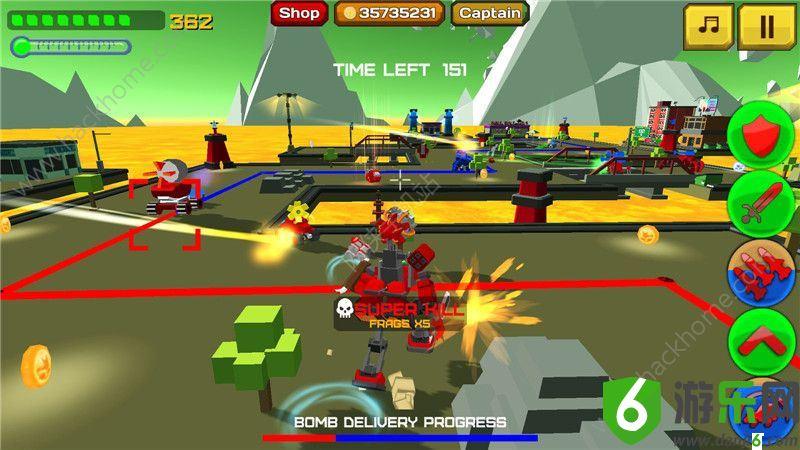Pause the game

click(766, 27)
